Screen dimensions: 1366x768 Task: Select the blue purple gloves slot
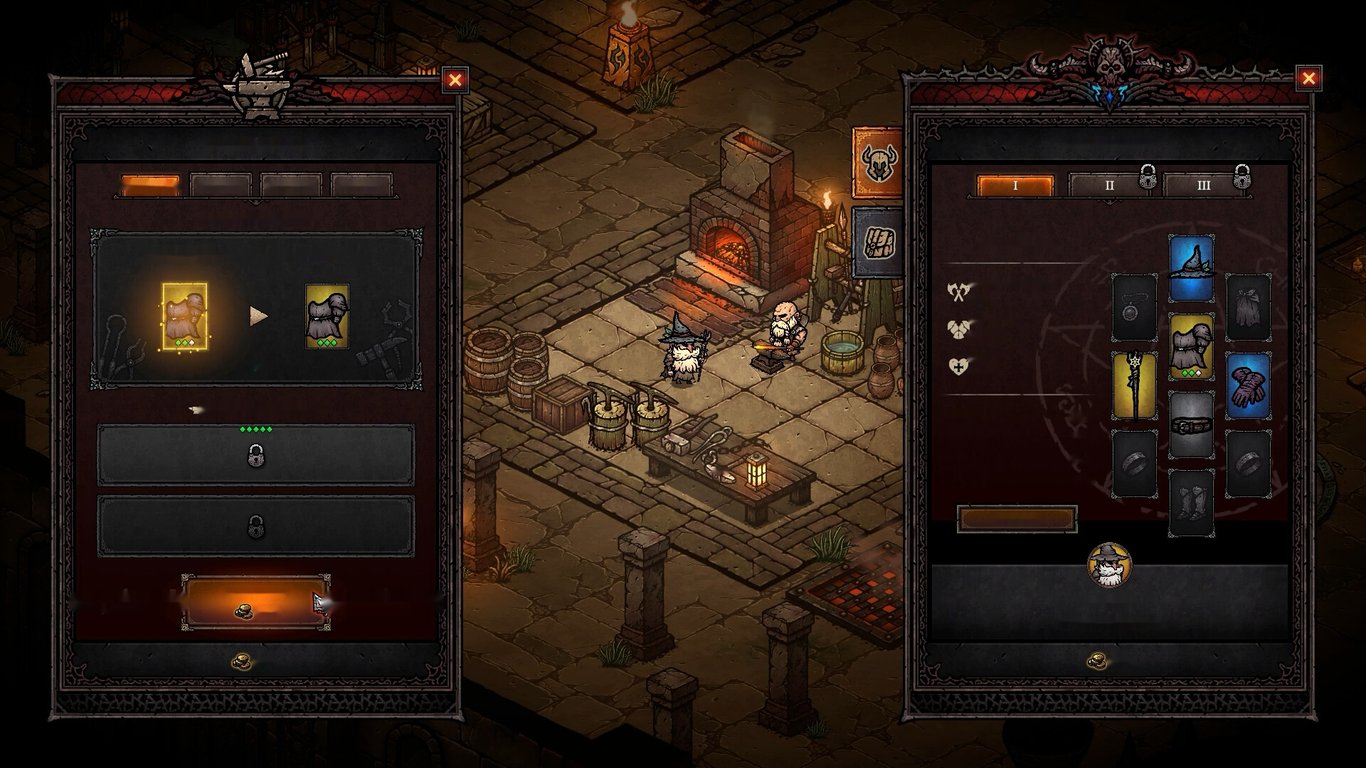click(x=1248, y=385)
